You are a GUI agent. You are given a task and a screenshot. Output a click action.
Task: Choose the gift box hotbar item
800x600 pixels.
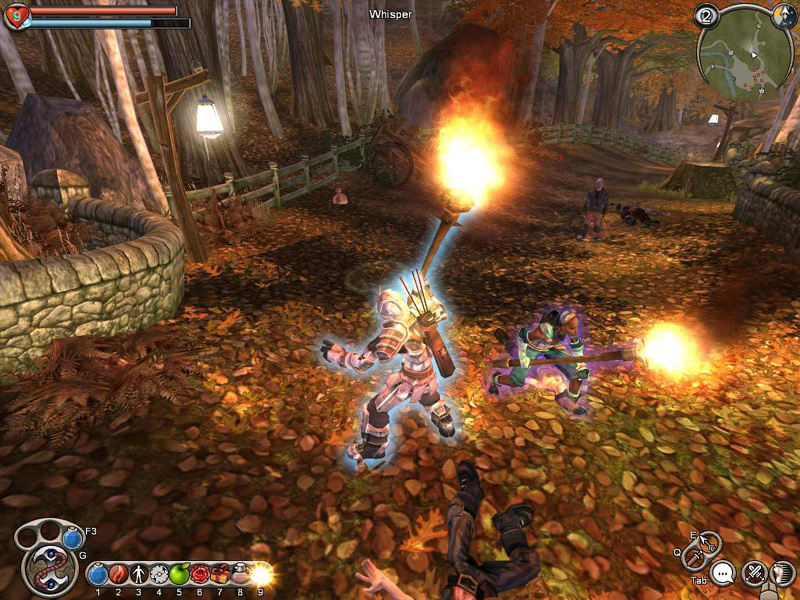click(219, 574)
